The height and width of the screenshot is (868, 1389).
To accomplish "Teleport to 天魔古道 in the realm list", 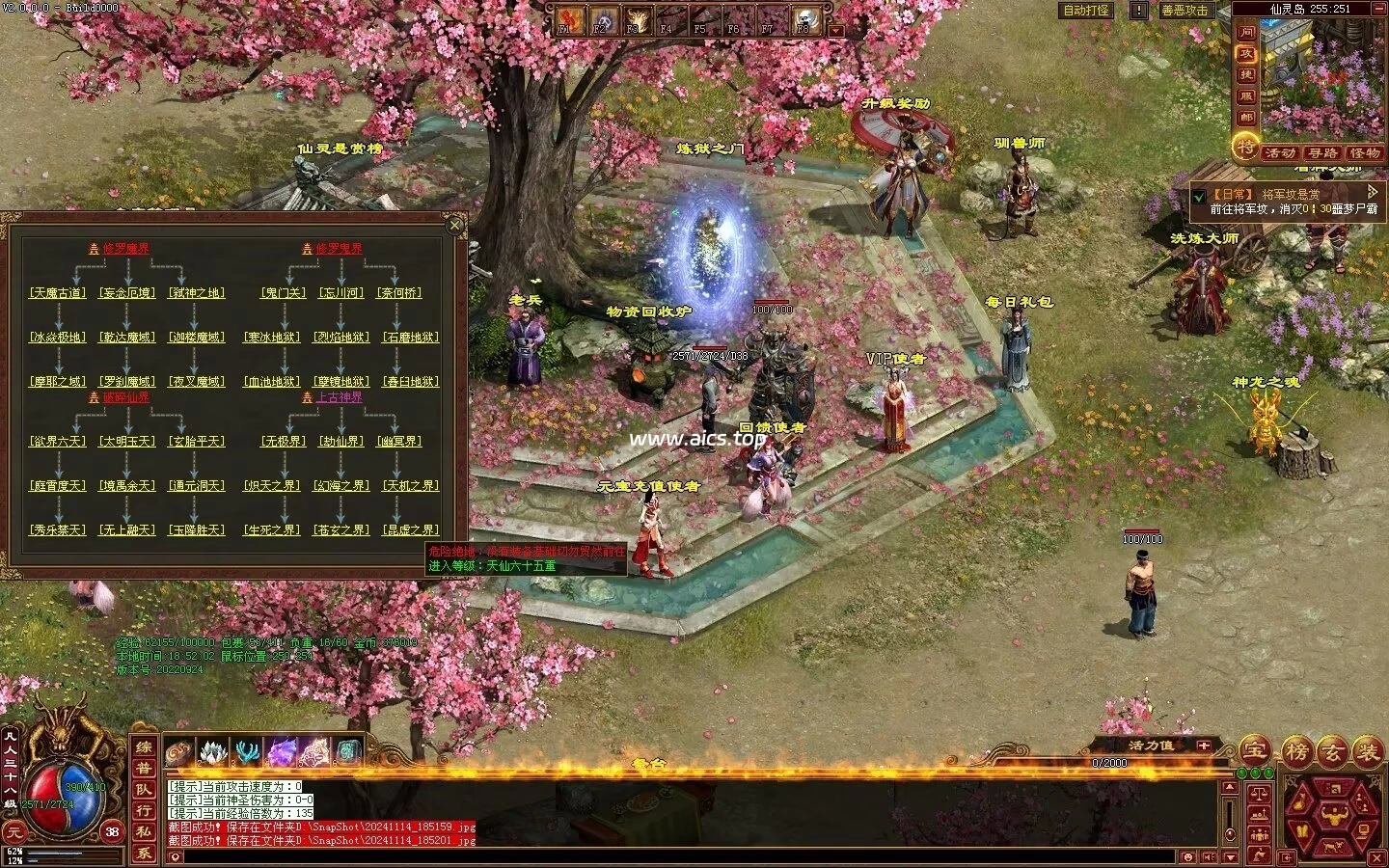I will click(58, 293).
